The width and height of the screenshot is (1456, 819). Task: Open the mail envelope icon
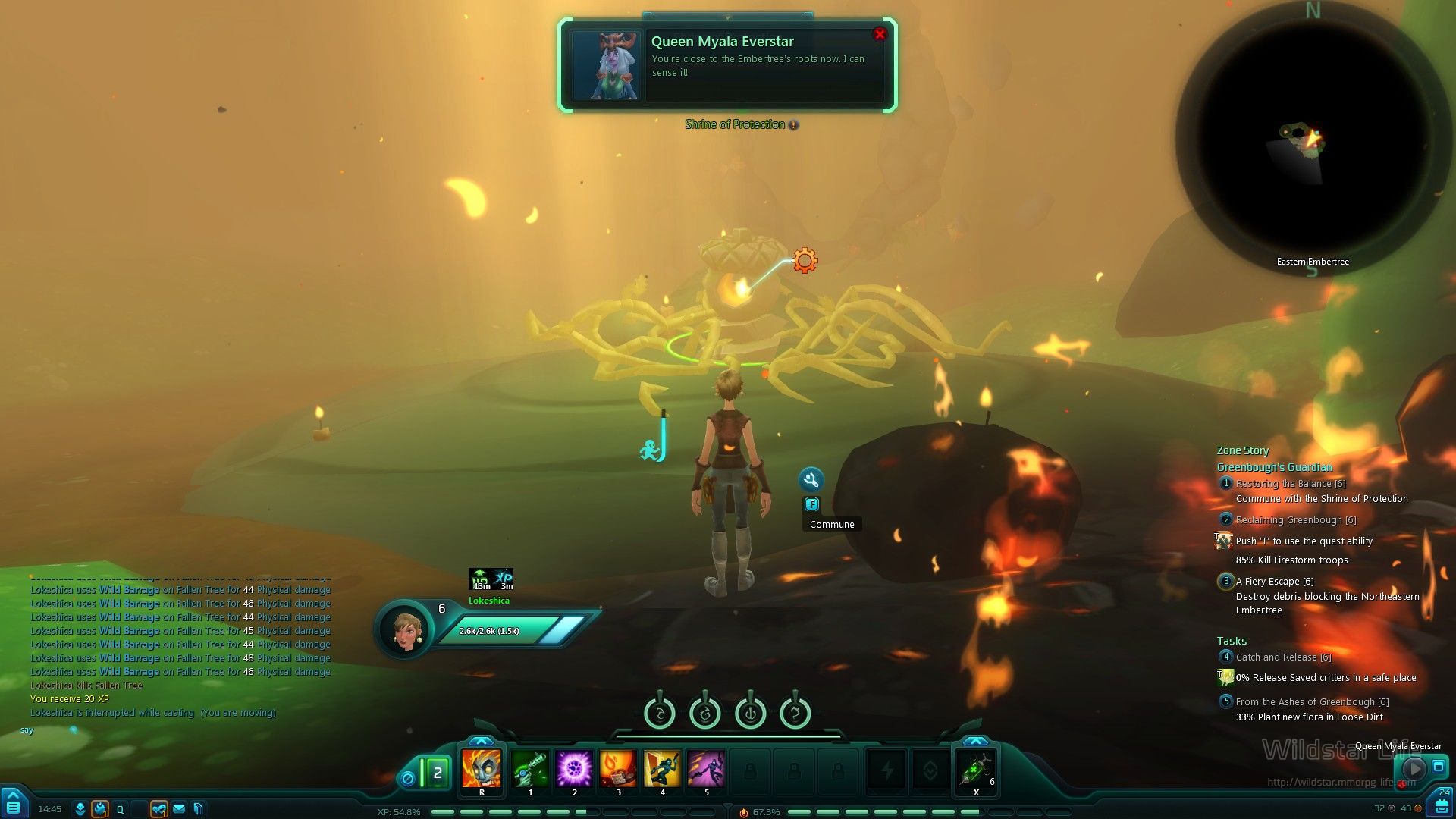tap(179, 809)
